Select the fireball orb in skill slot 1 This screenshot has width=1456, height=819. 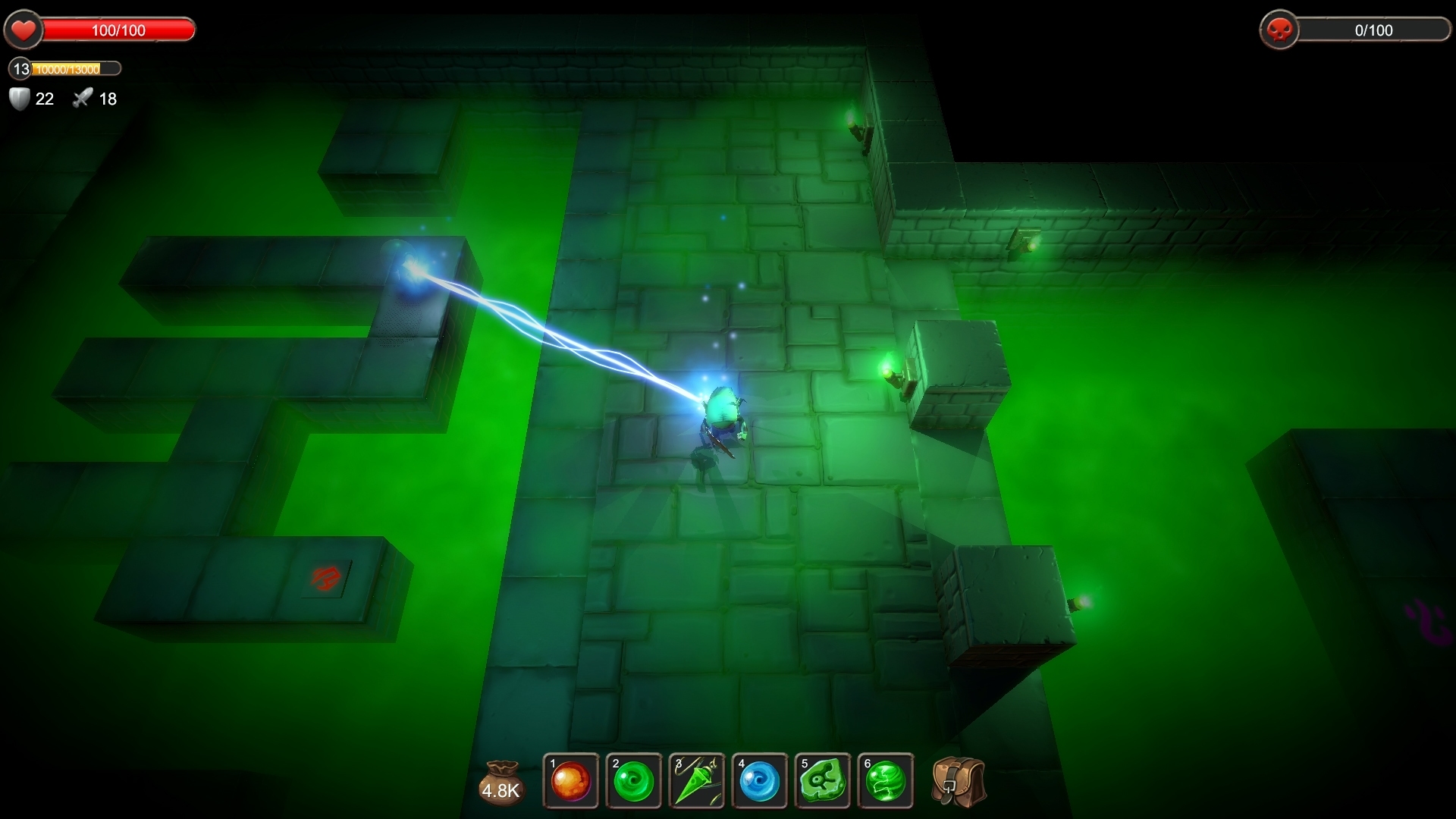click(x=570, y=780)
